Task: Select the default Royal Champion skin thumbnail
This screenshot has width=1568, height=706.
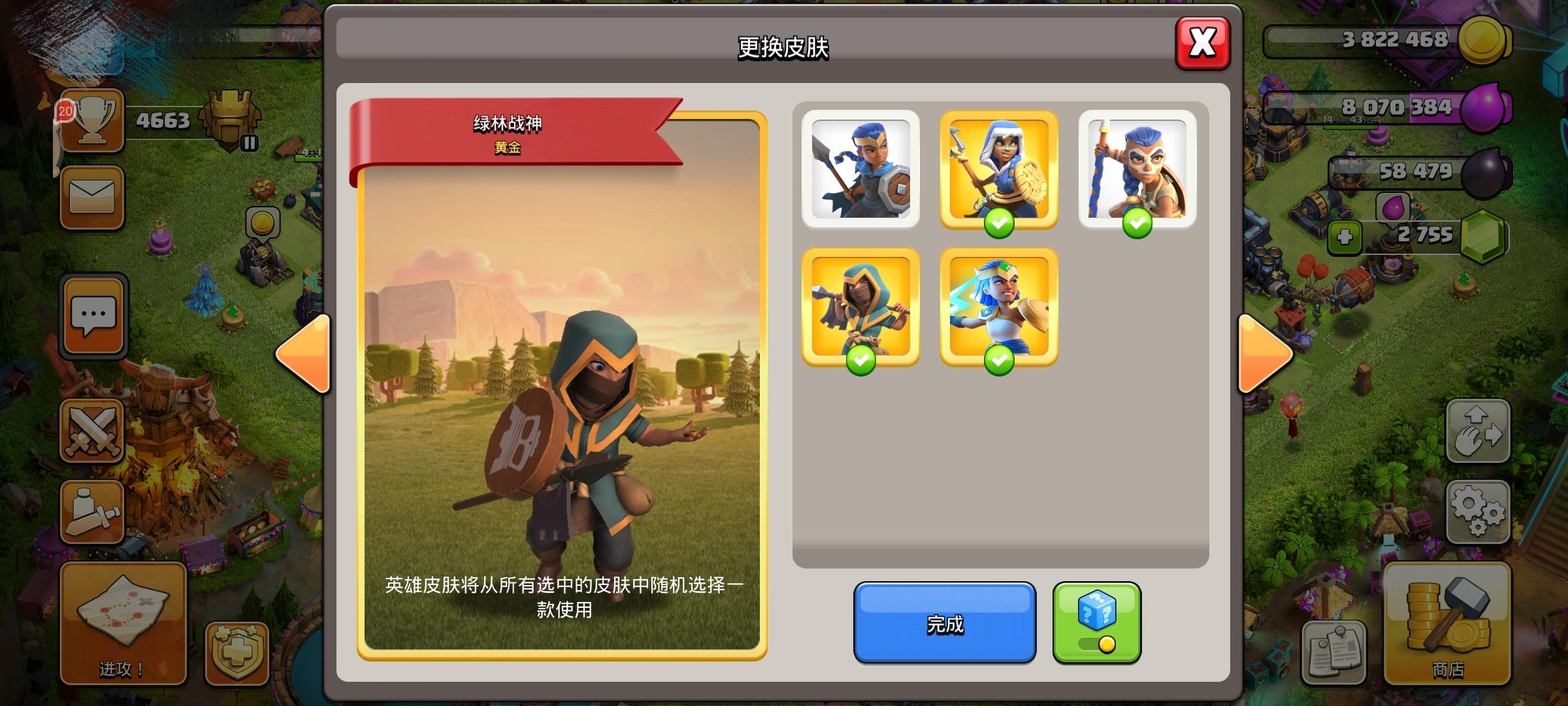Action: tap(861, 170)
